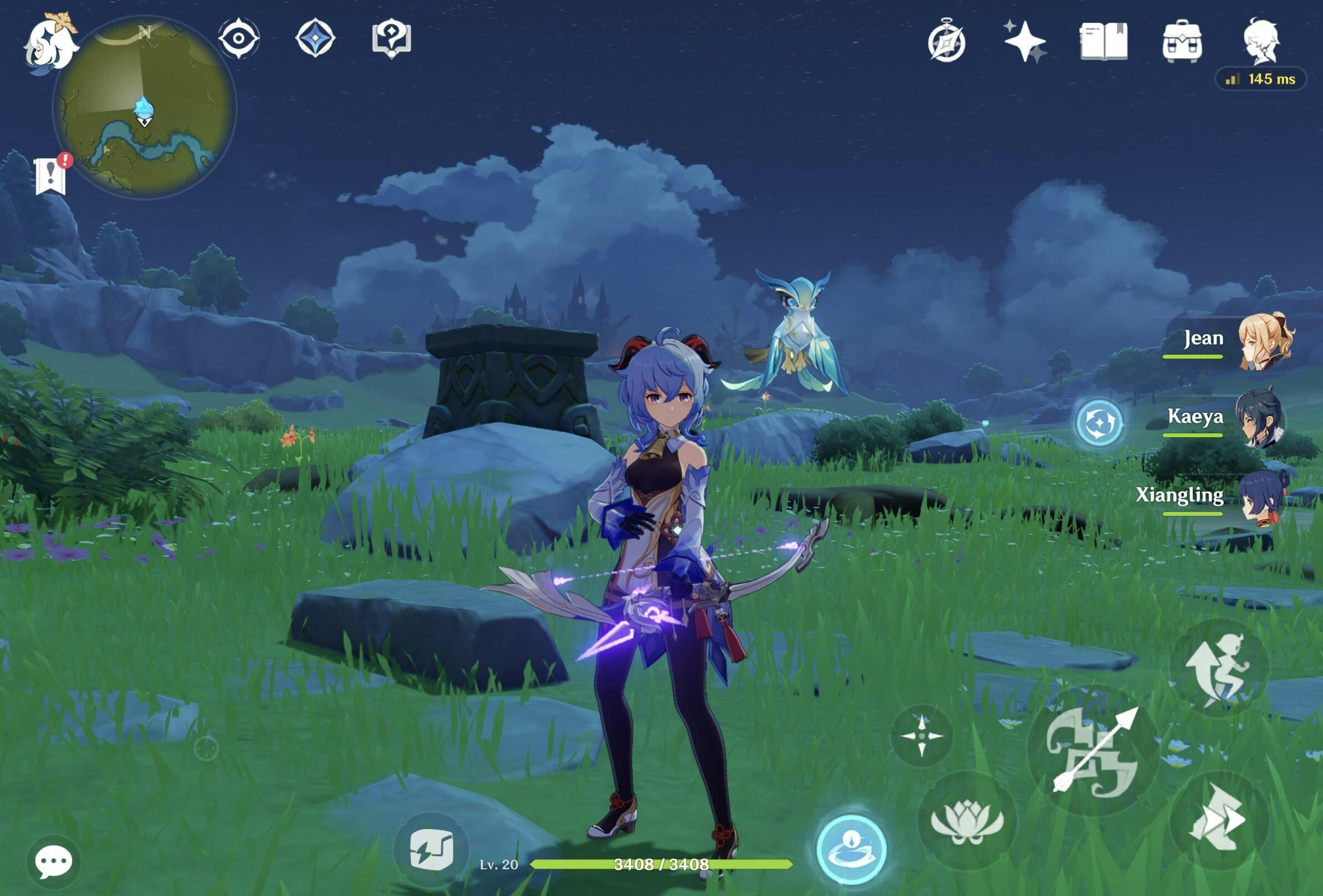Open the circular minimap
The height and width of the screenshot is (896, 1323).
pos(145,107)
